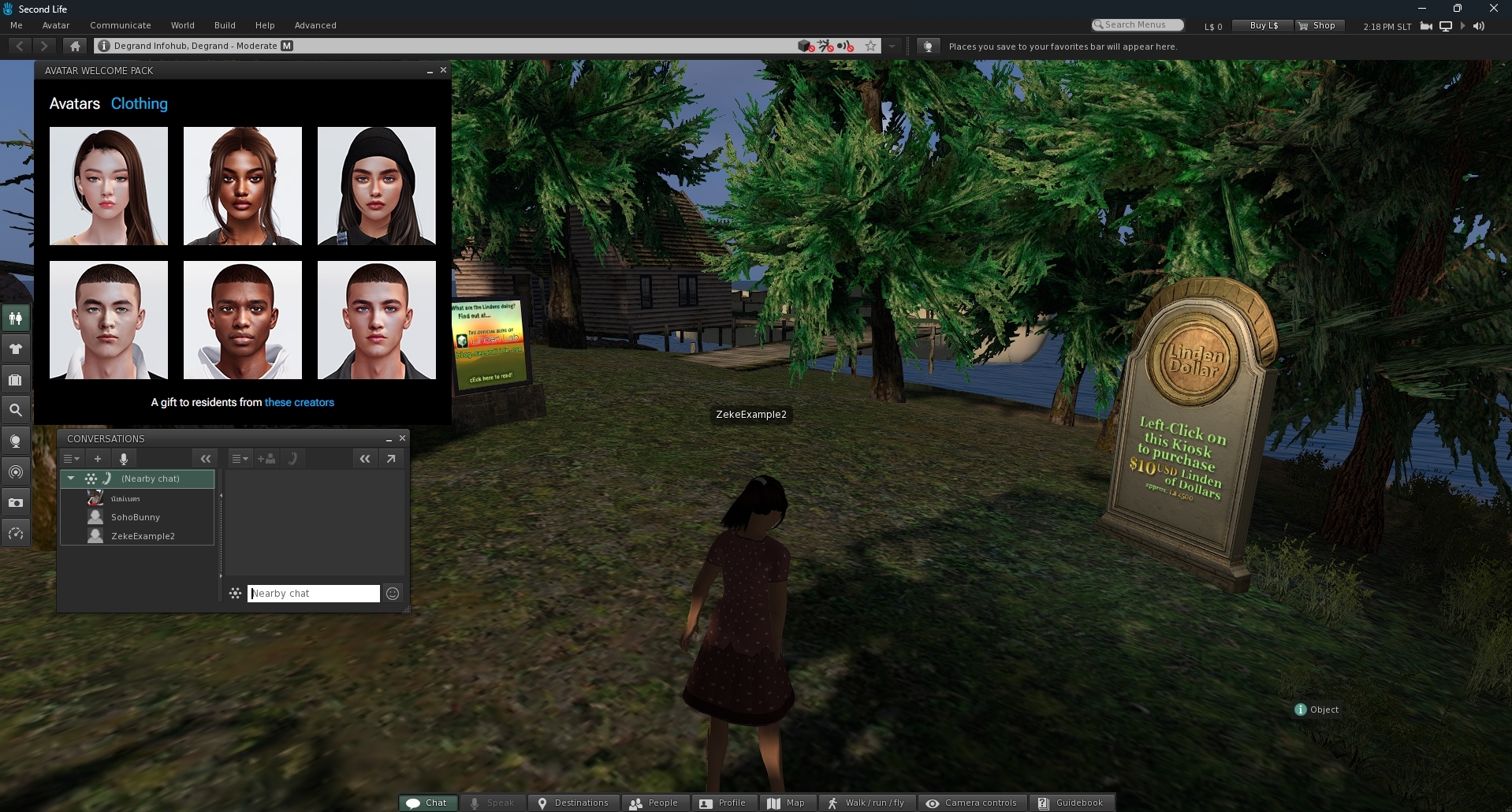The height and width of the screenshot is (812, 1512).
Task: Open the conversation sort options dropdown
Action: pos(72,458)
